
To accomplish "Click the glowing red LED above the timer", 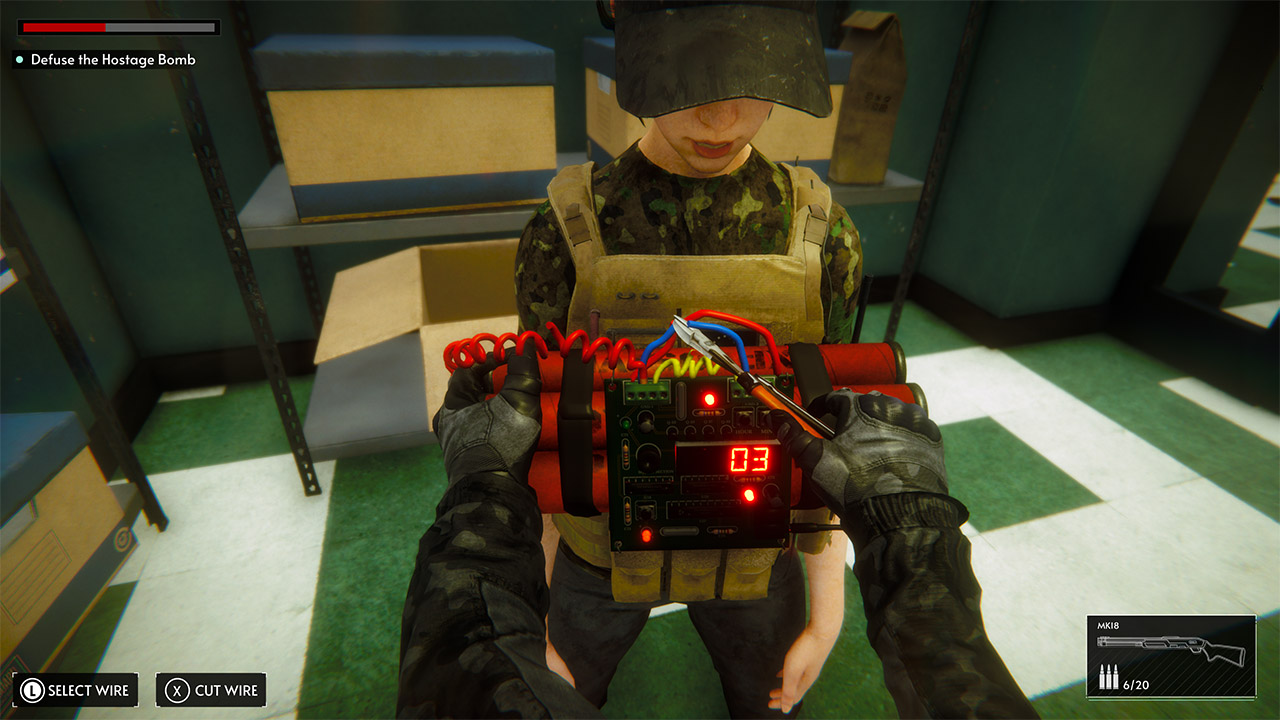I will point(708,398).
